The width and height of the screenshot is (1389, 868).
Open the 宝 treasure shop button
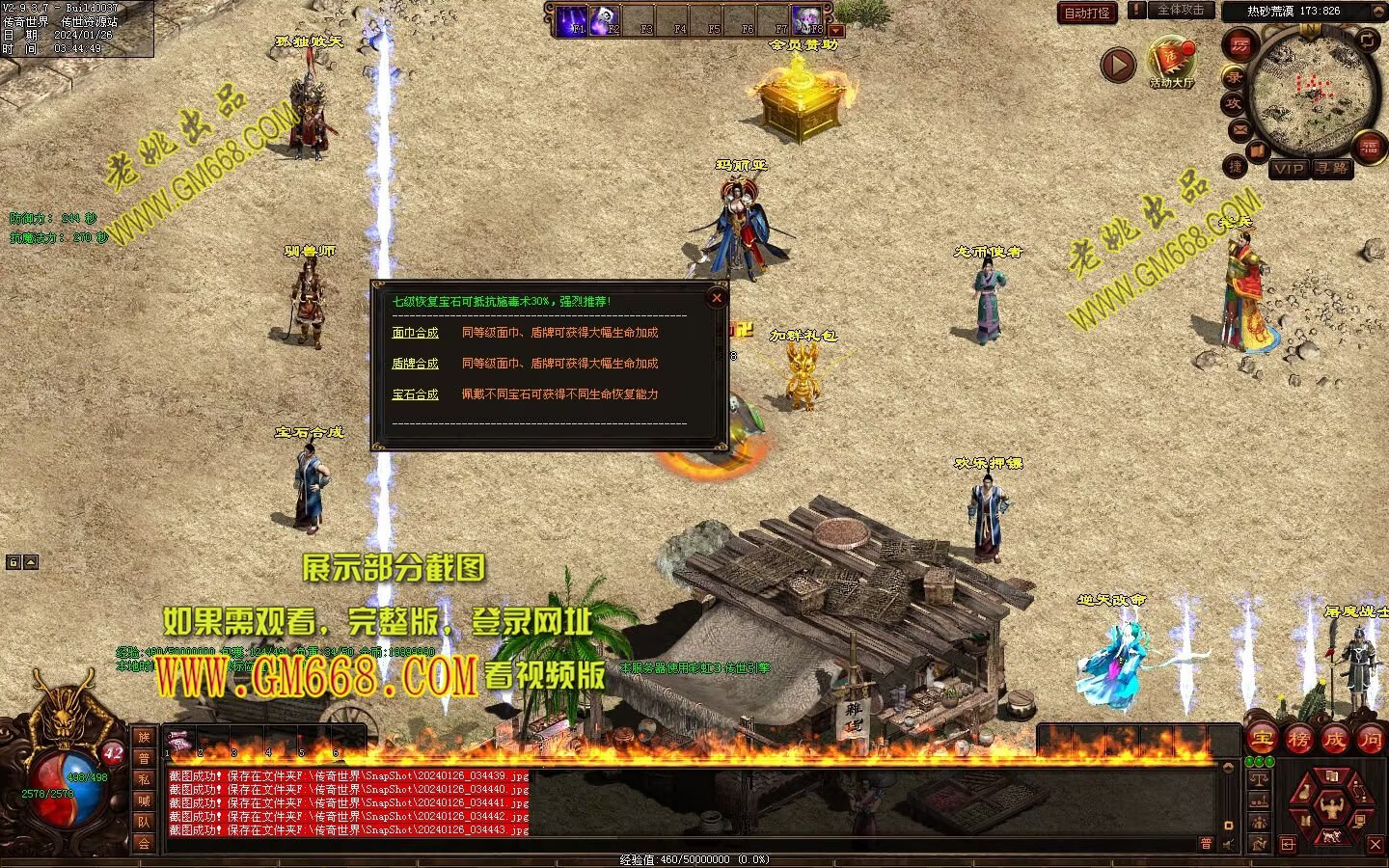click(x=1261, y=740)
